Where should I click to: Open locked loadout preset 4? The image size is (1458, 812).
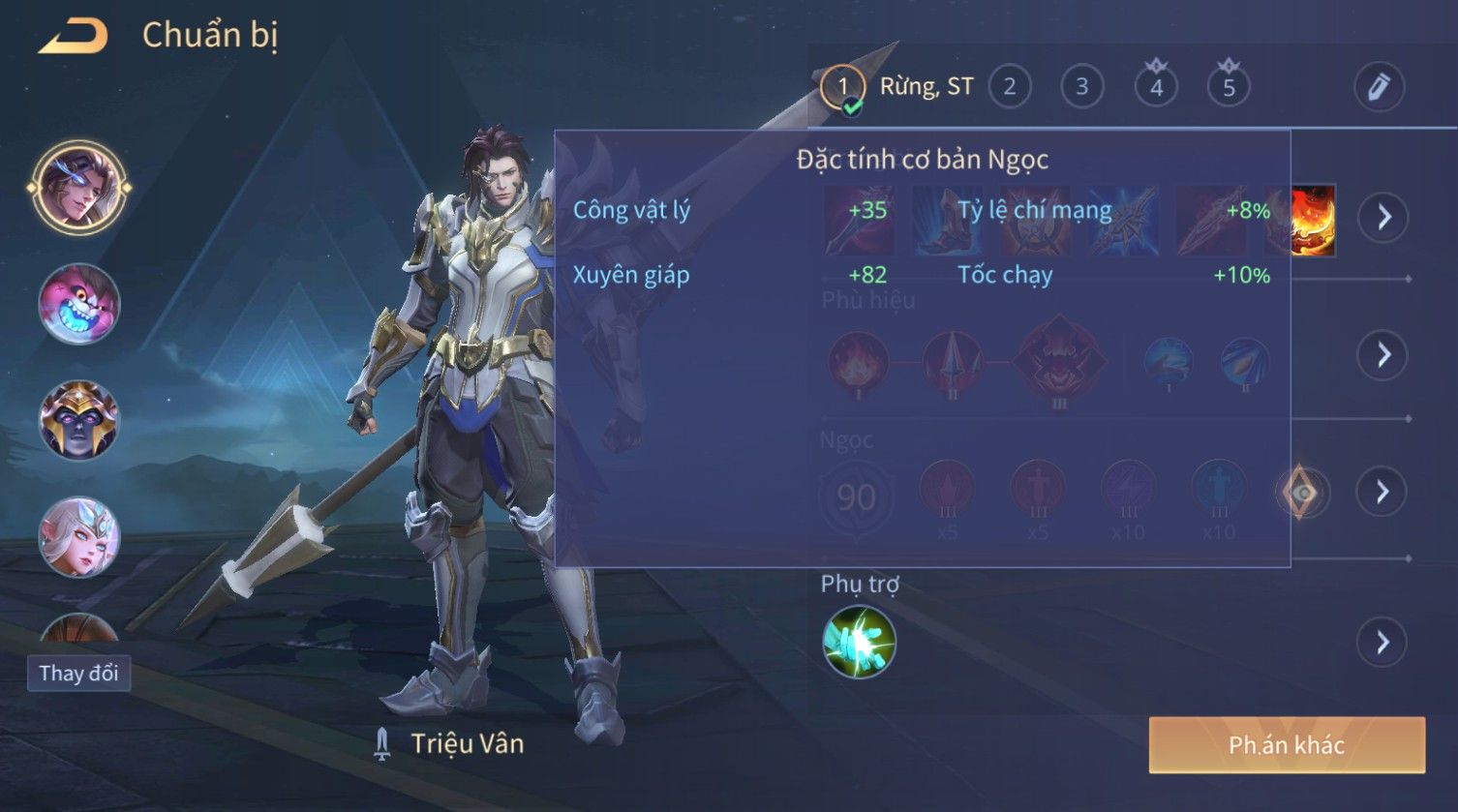[1156, 87]
